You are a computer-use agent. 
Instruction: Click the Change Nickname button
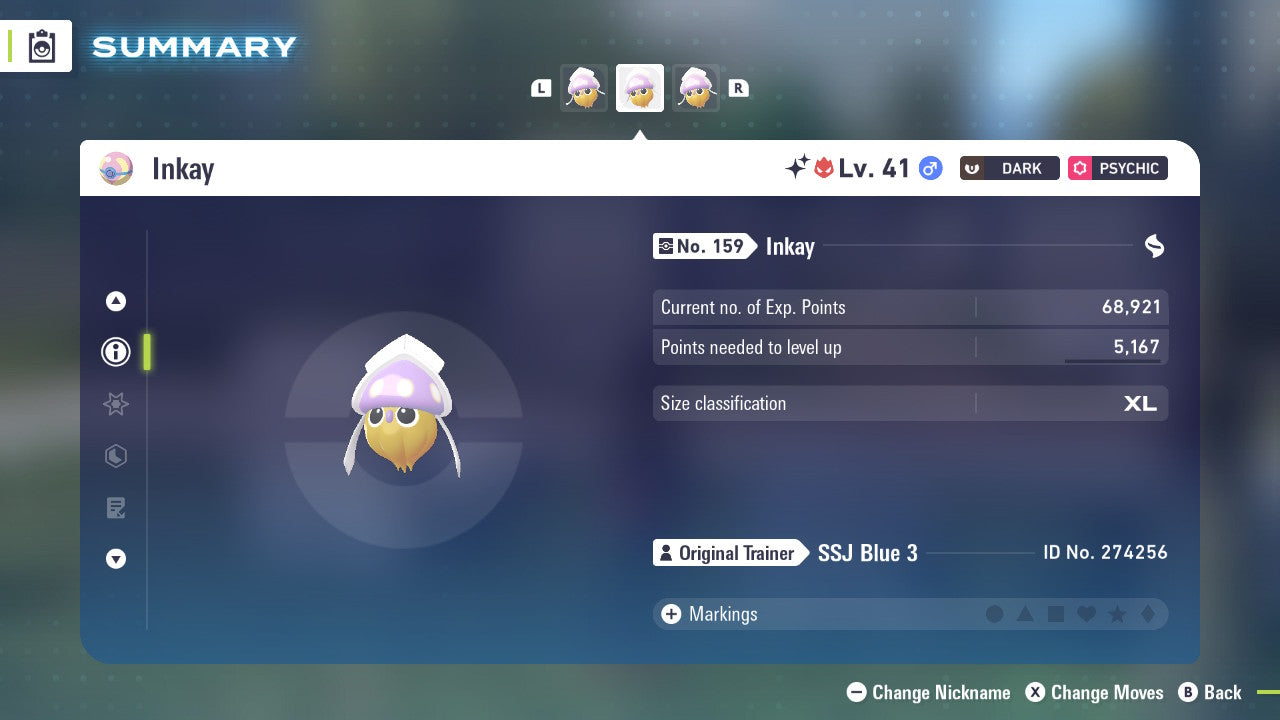click(x=928, y=692)
